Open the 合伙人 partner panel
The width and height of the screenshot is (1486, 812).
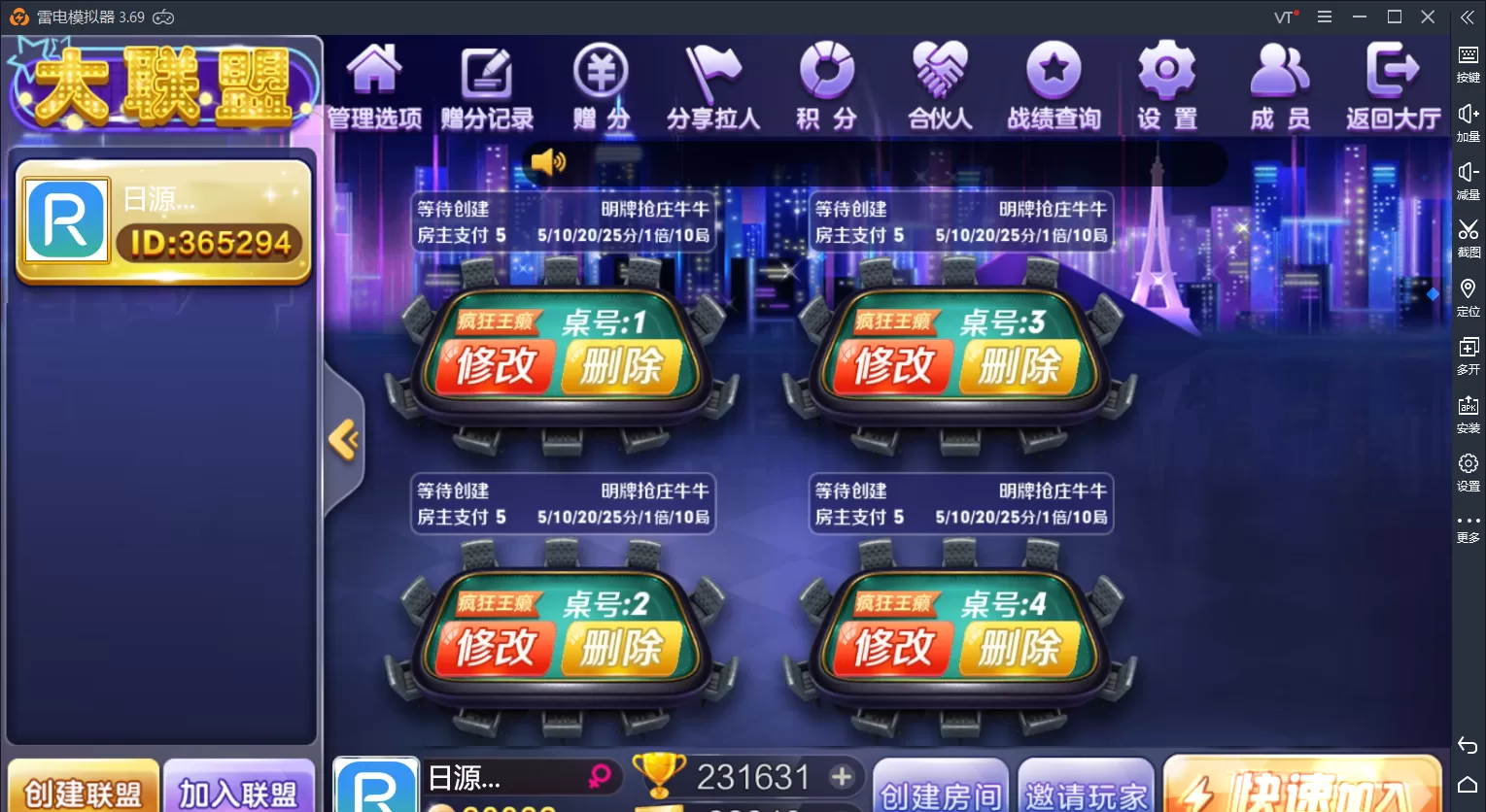coord(940,85)
